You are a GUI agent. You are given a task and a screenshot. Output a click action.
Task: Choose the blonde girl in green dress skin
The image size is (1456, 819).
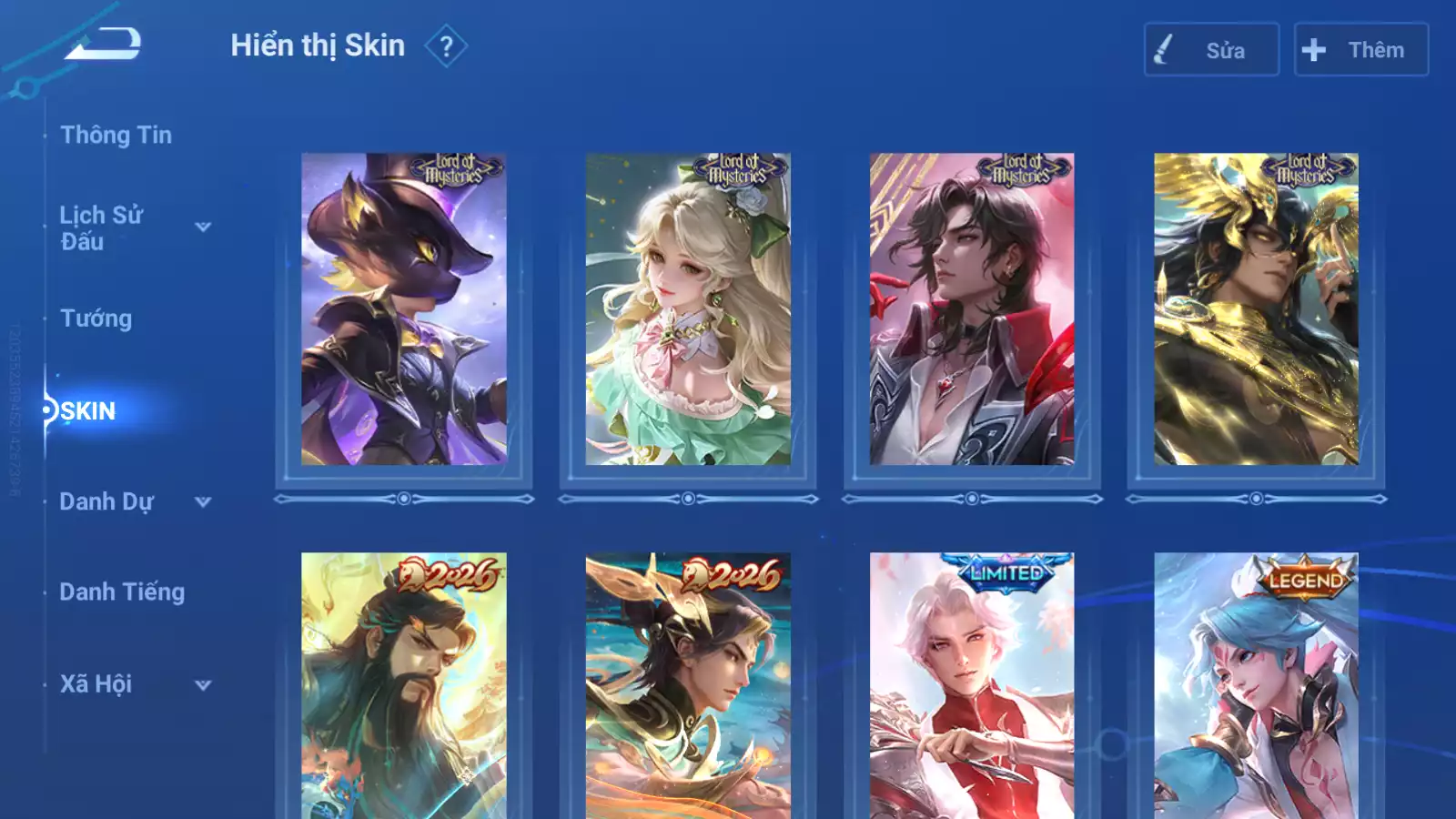pyautogui.click(x=688, y=309)
